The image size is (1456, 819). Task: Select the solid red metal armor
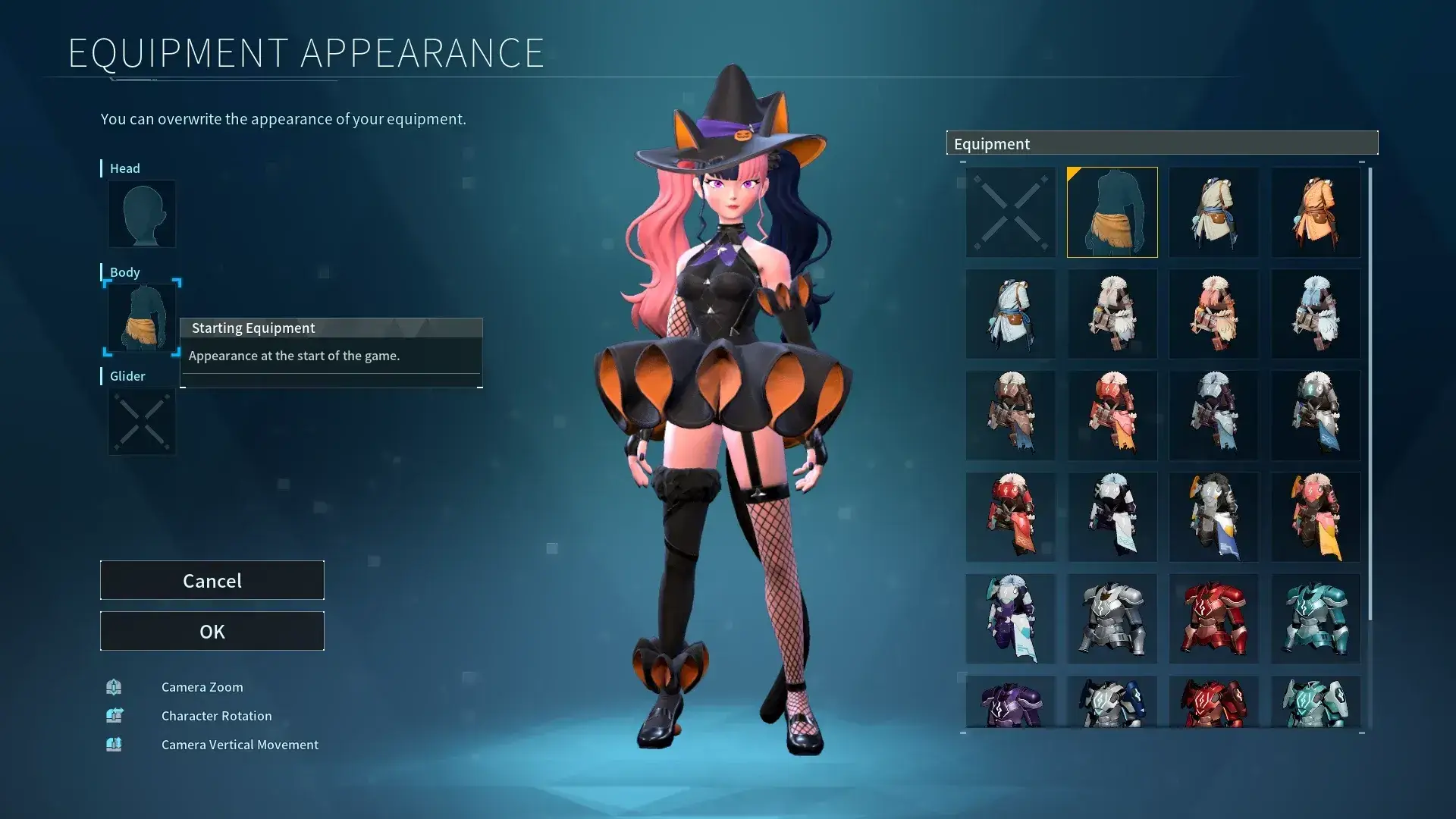[1213, 619]
